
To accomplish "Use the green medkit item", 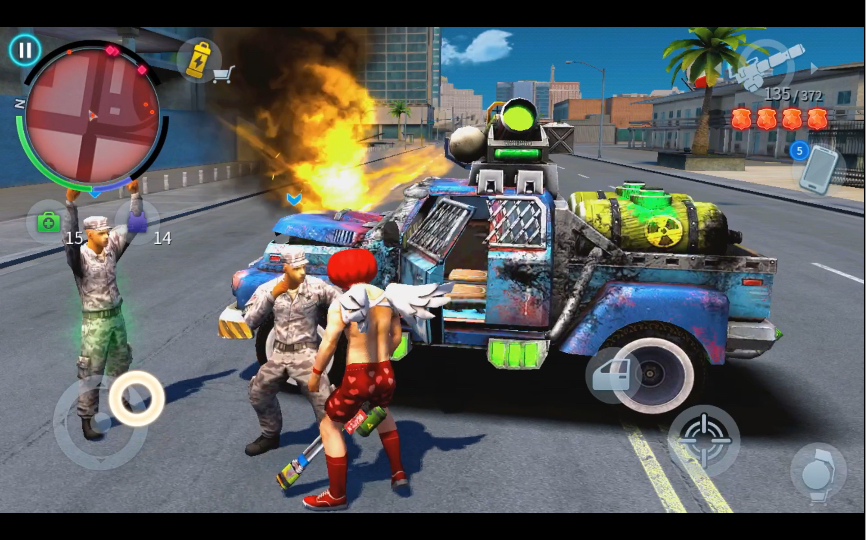I will 48,221.
